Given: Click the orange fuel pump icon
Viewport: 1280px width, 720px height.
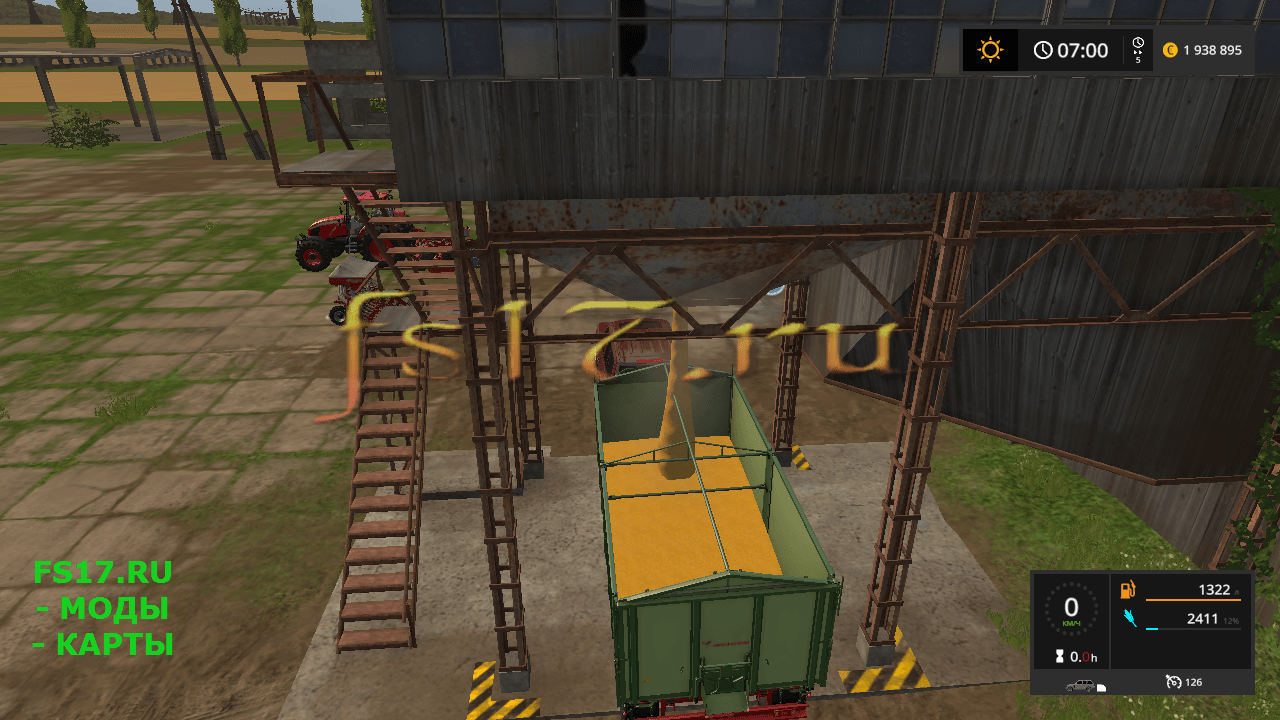Looking at the screenshot, I should [x=1128, y=590].
